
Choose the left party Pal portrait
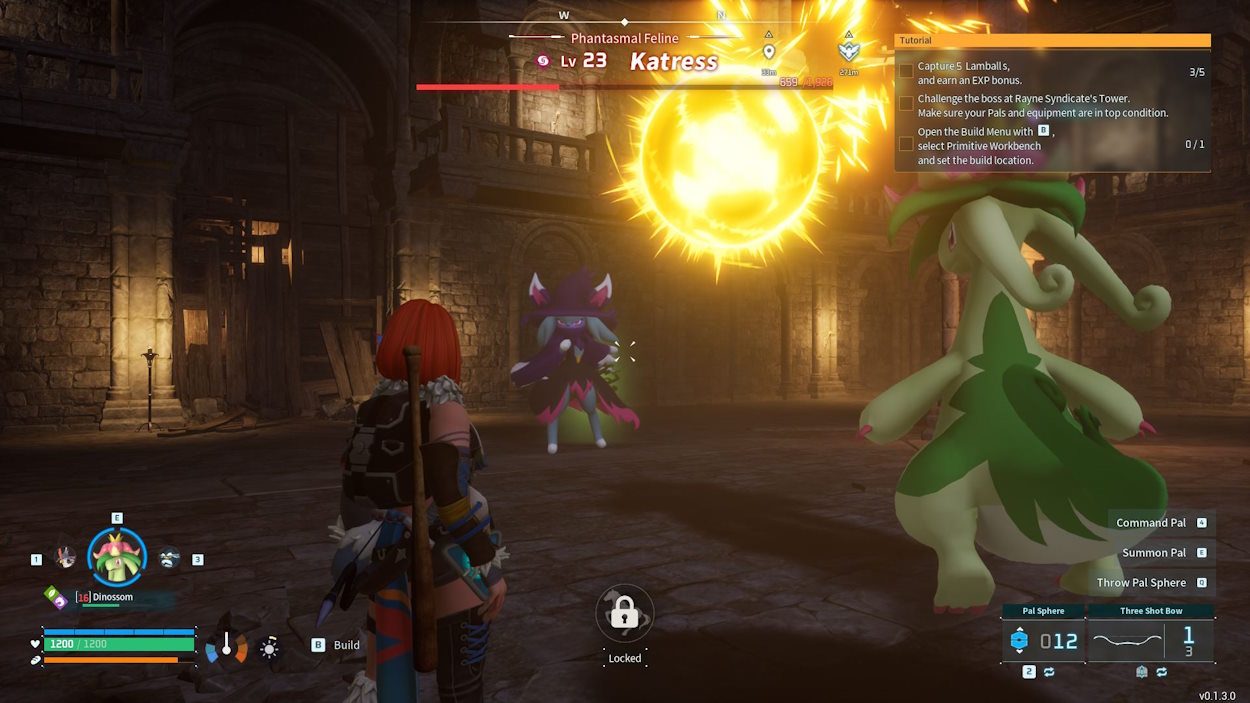click(x=66, y=558)
